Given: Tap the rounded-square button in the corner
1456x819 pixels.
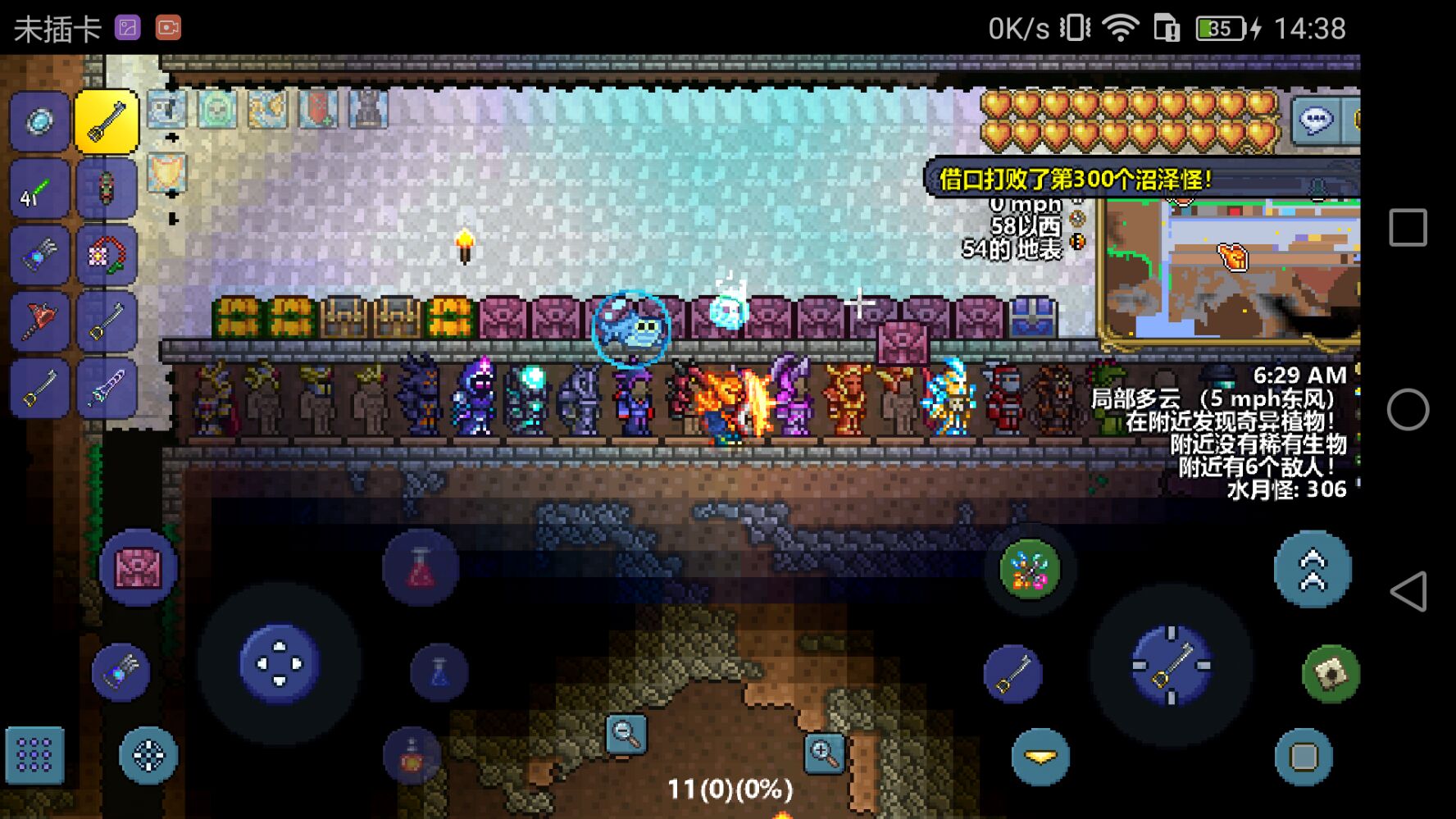Looking at the screenshot, I should point(1304,756).
